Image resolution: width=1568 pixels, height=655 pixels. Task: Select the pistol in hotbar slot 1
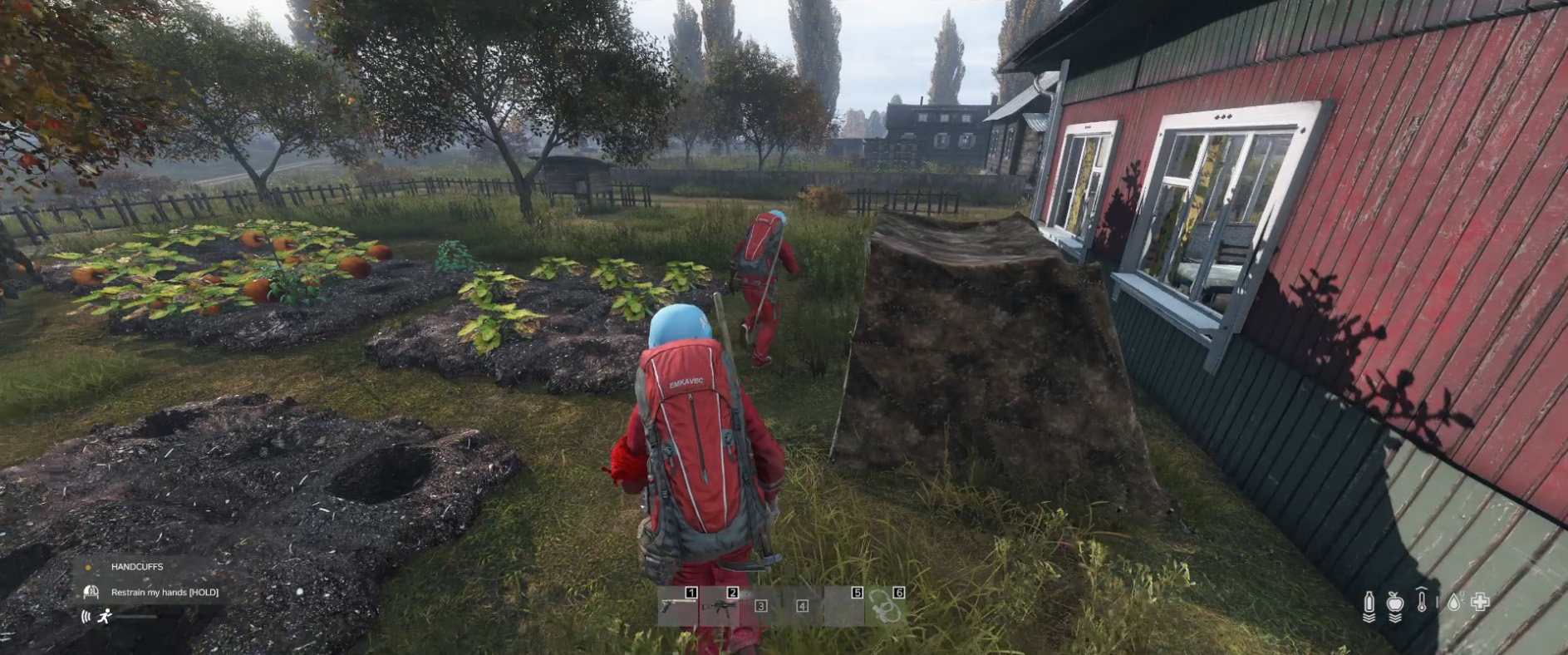coord(676,606)
